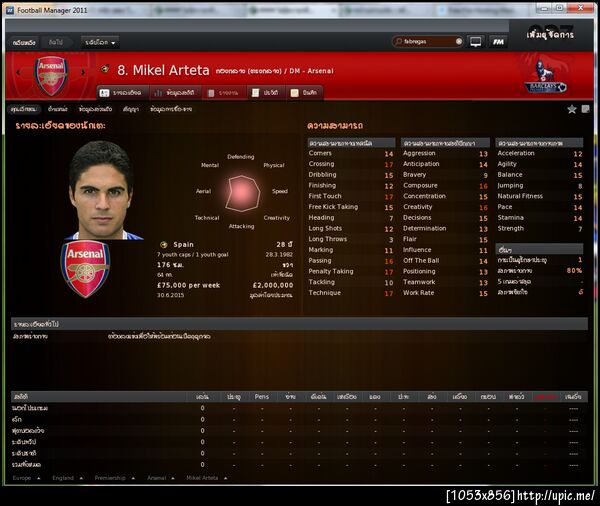600x506 pixels.
Task: Click the back navigation button
Action: 24,43
